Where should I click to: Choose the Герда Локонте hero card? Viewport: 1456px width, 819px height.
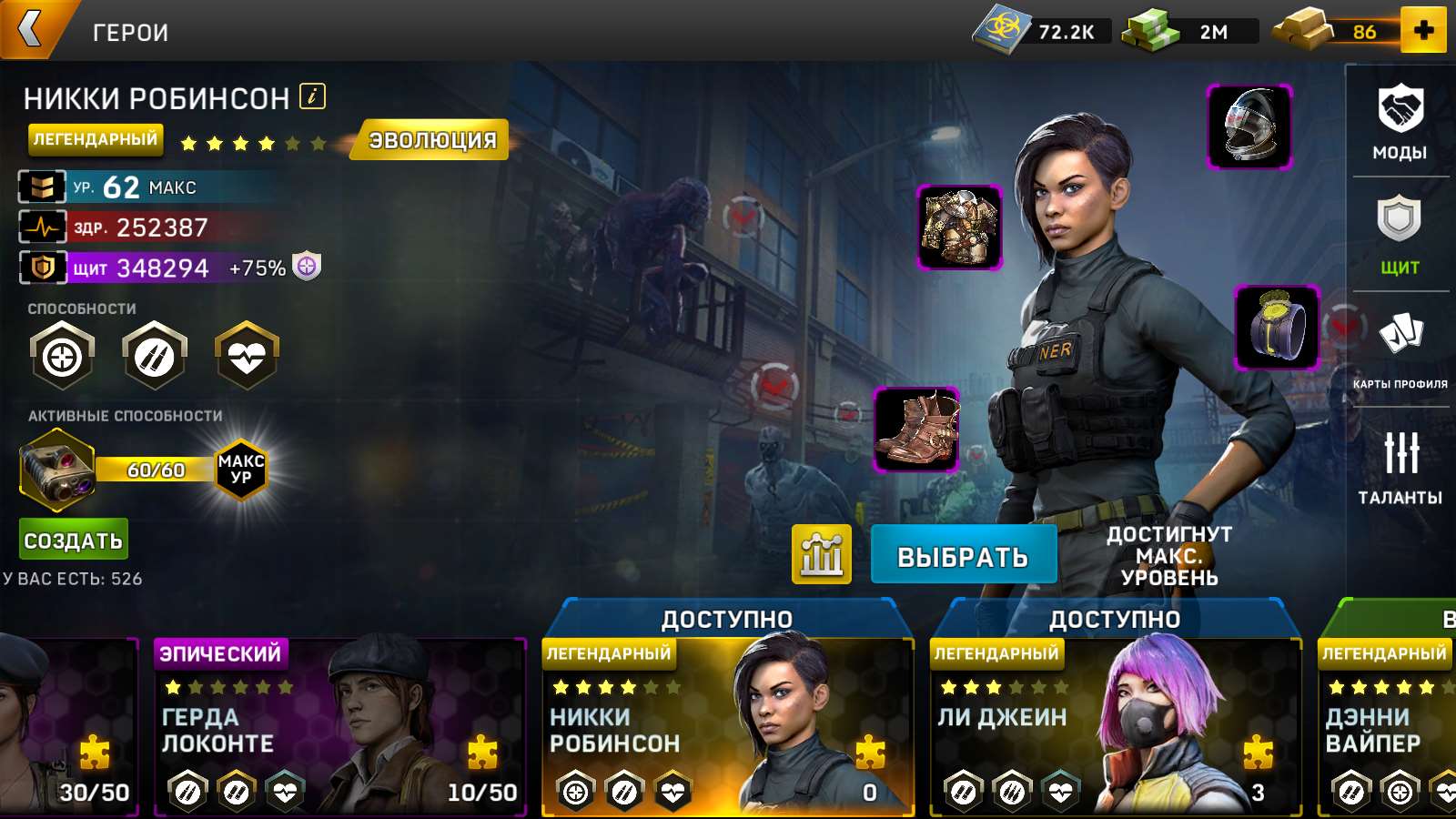tap(339, 728)
